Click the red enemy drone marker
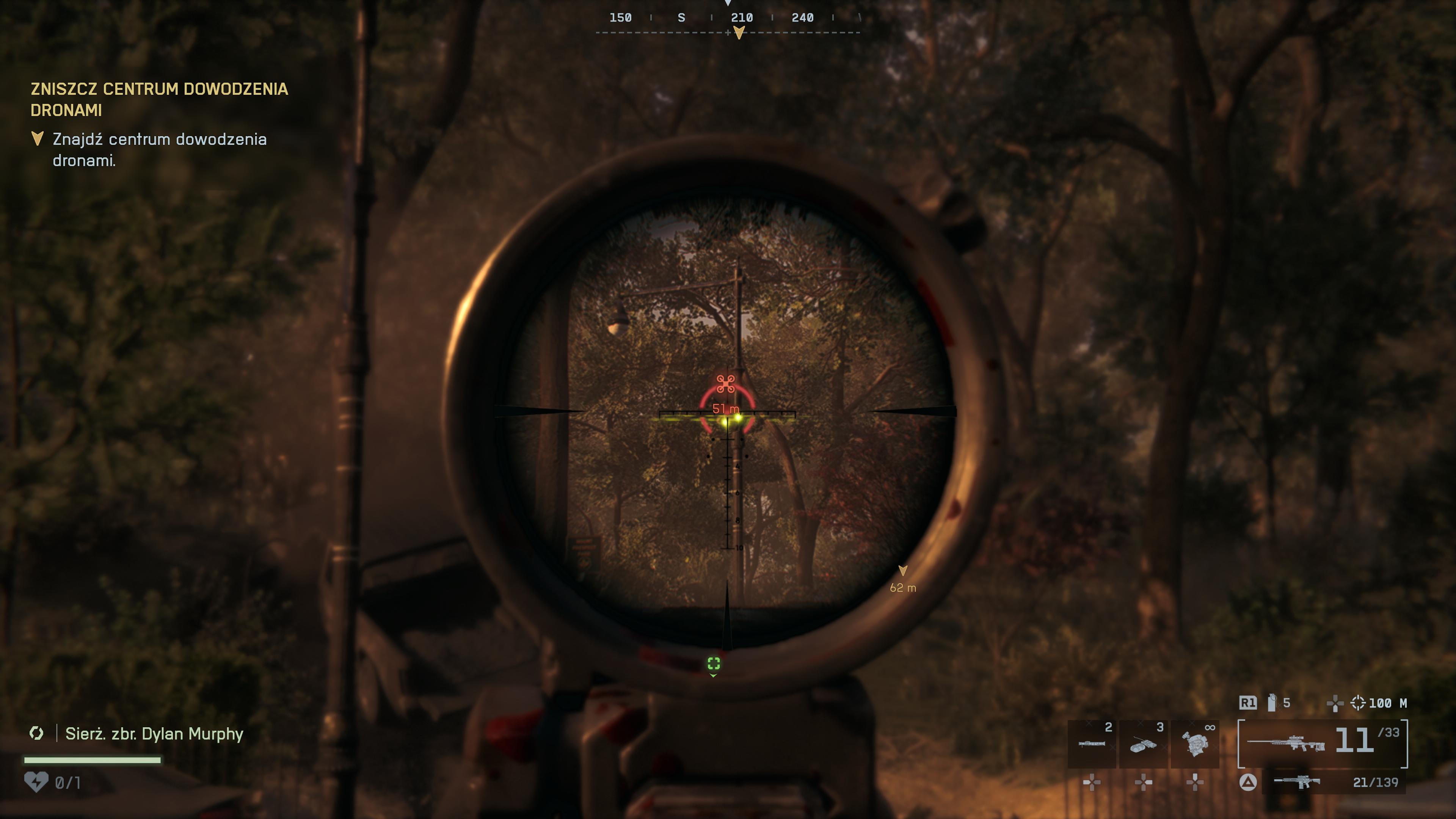1456x819 pixels. (726, 384)
